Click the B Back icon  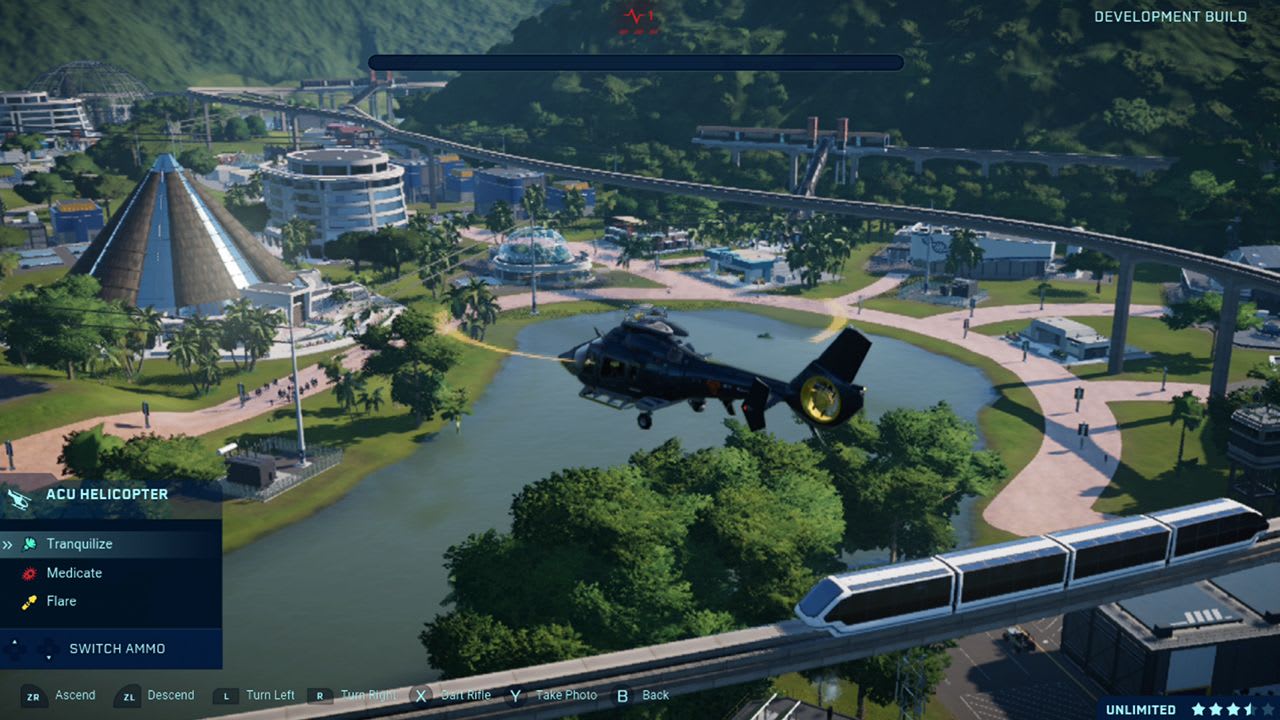[623, 694]
